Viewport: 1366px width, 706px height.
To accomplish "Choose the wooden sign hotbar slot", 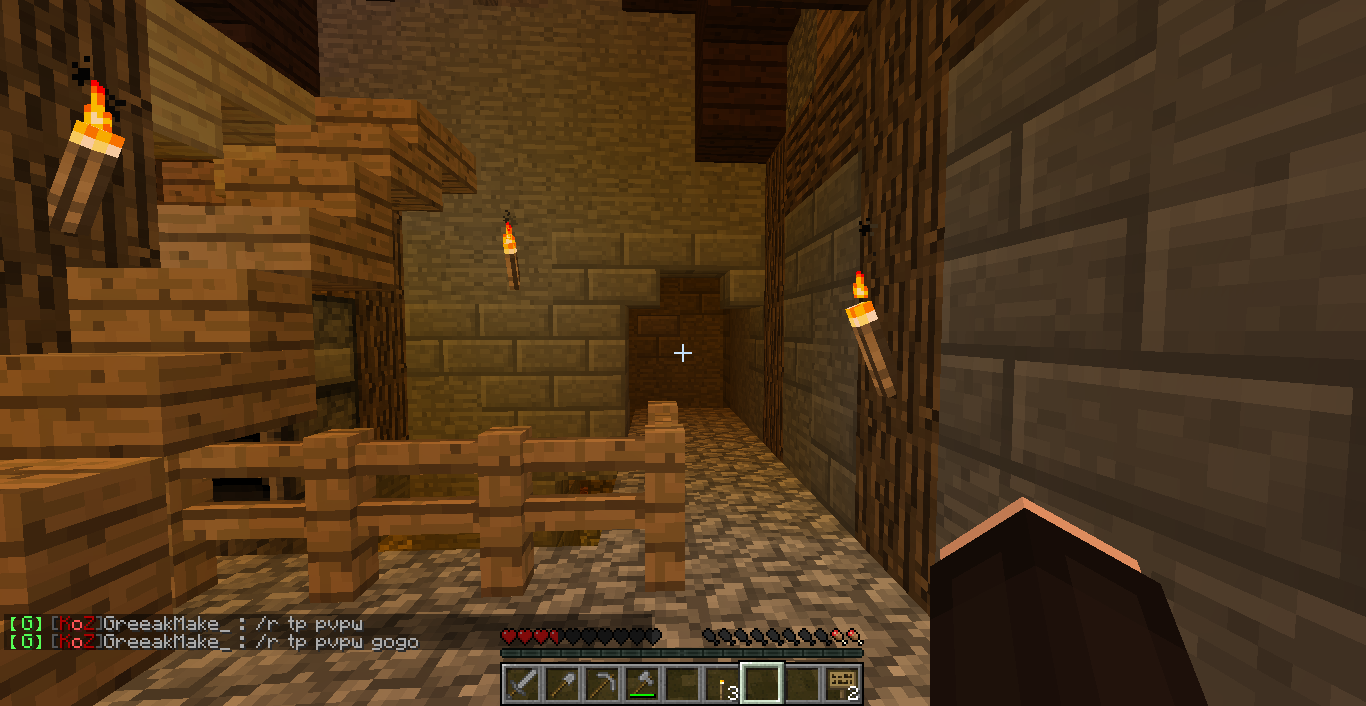I will pos(842,684).
